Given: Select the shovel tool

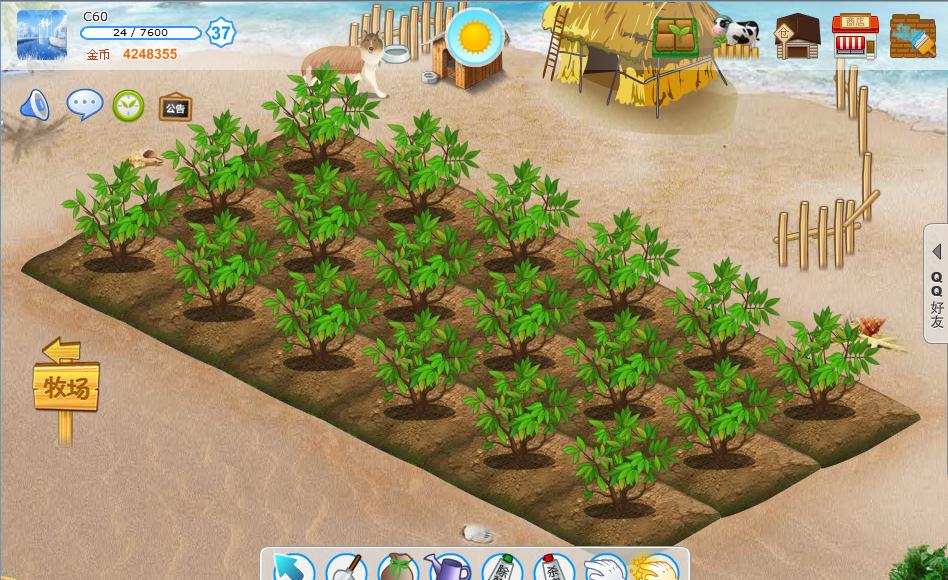Looking at the screenshot, I should tap(345, 567).
